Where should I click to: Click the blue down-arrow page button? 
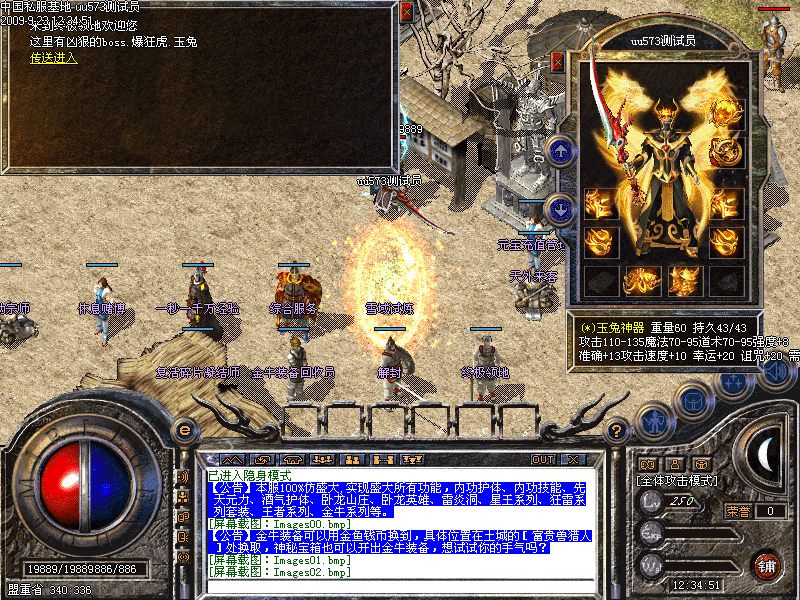click(x=561, y=208)
